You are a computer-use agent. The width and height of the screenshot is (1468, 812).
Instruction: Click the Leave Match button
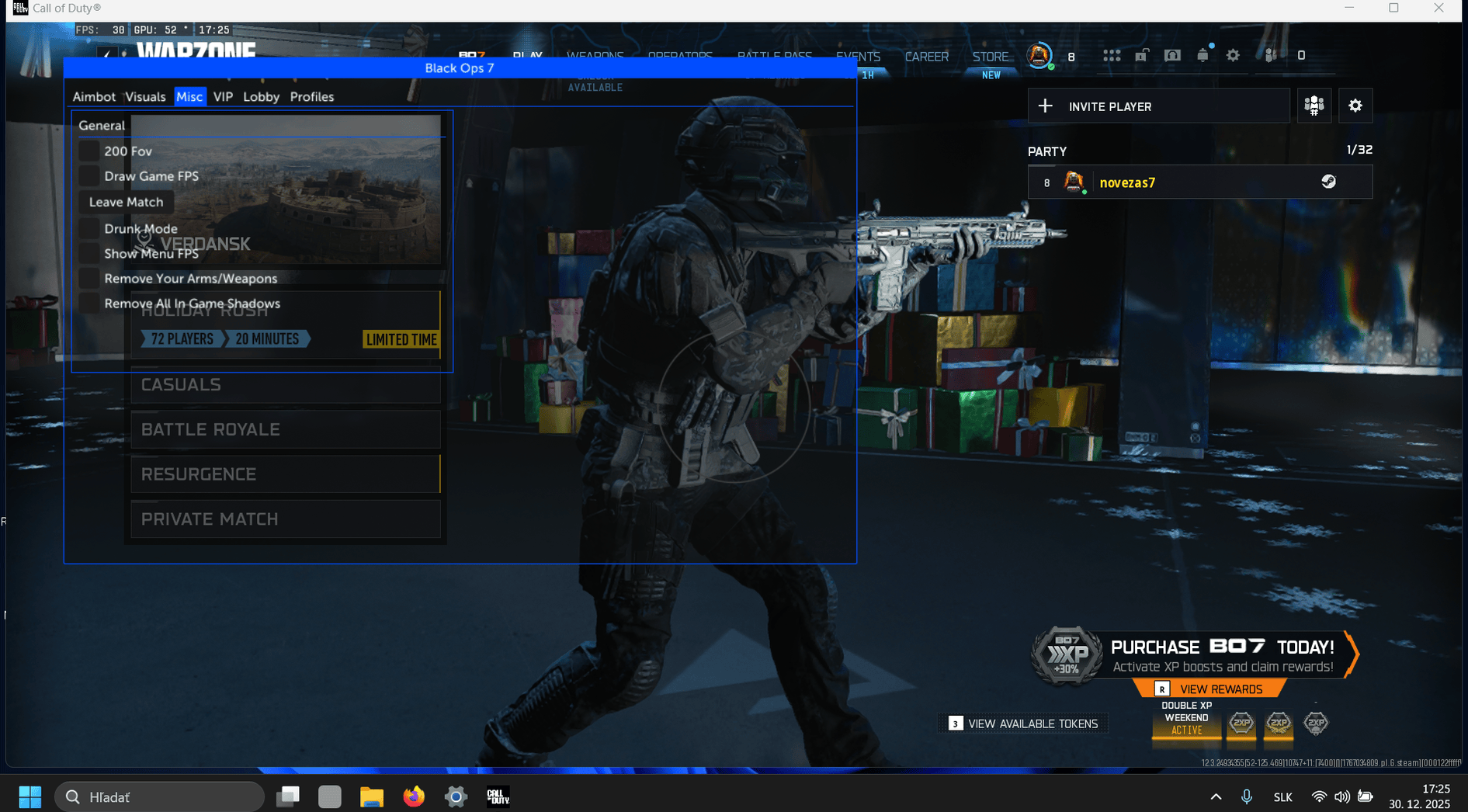(125, 202)
